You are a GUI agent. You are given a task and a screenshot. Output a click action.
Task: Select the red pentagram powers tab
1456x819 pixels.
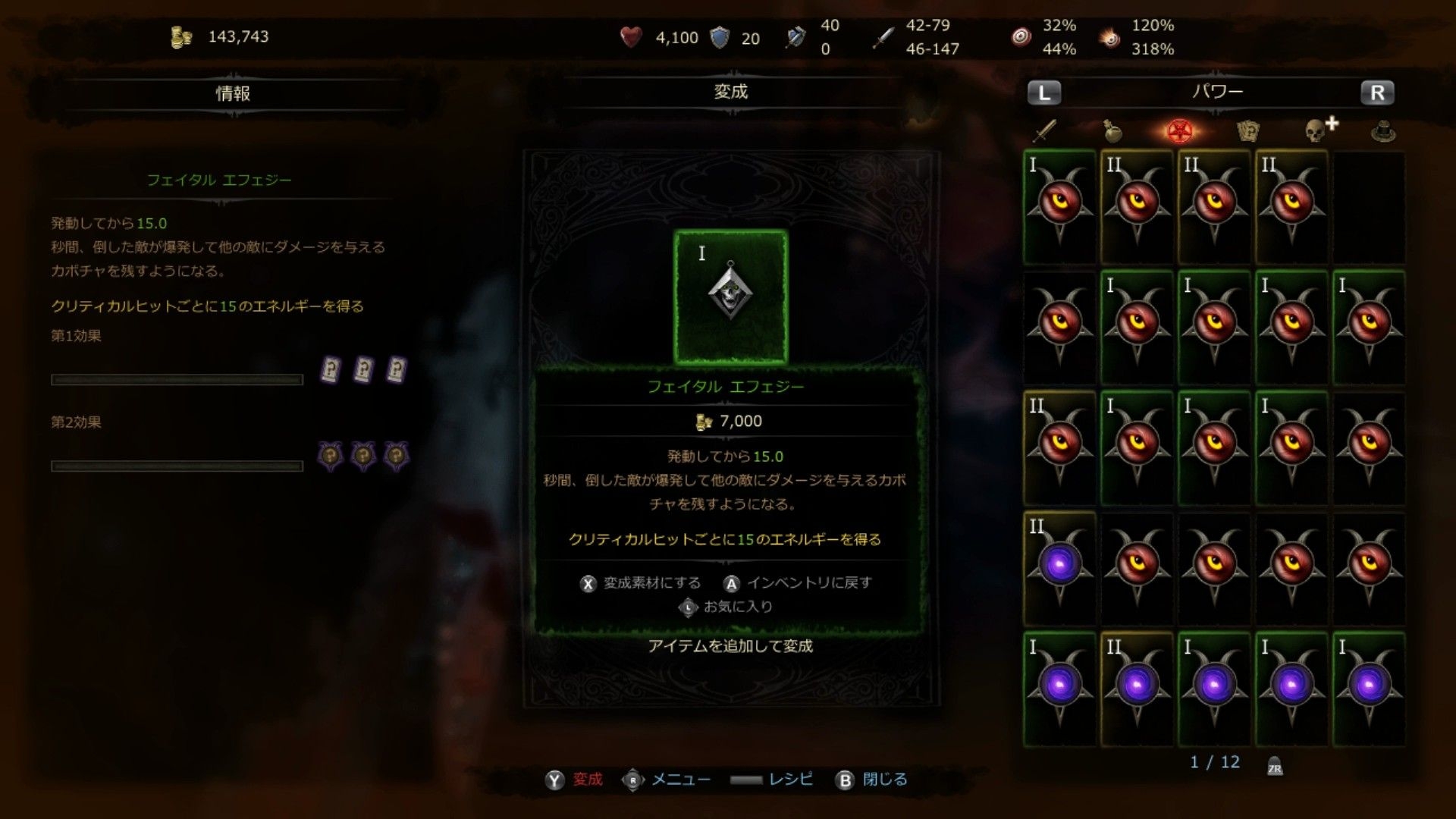tap(1178, 131)
